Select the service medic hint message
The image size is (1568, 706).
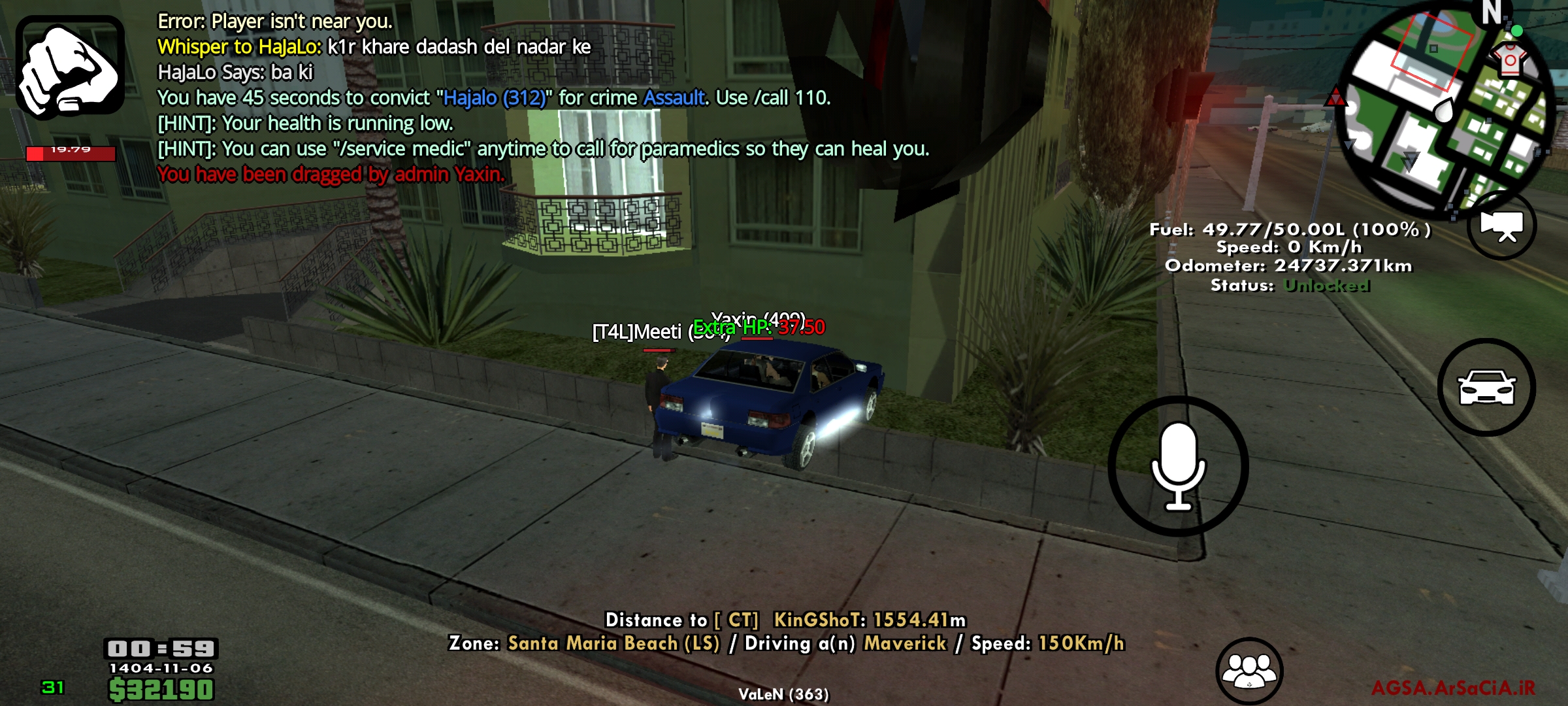tap(542, 148)
